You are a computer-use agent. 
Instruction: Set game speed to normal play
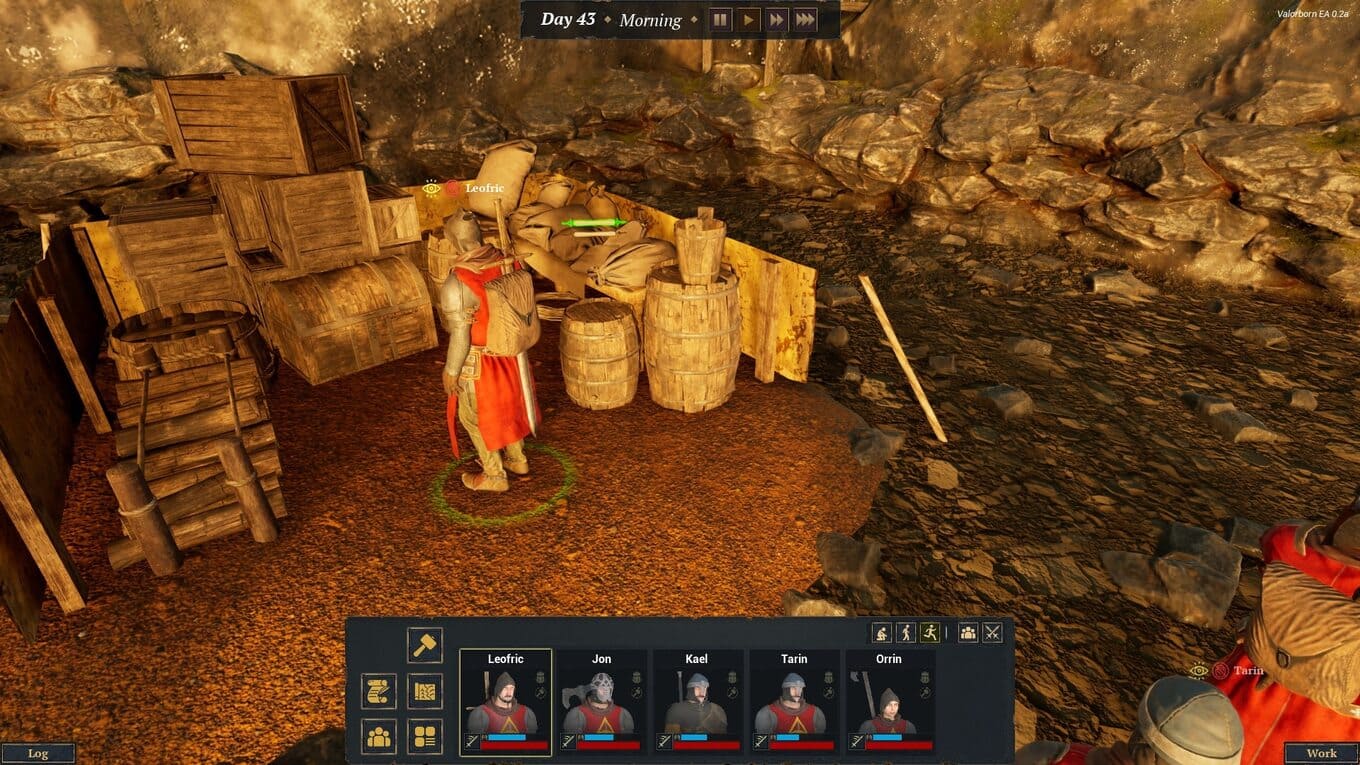(748, 20)
